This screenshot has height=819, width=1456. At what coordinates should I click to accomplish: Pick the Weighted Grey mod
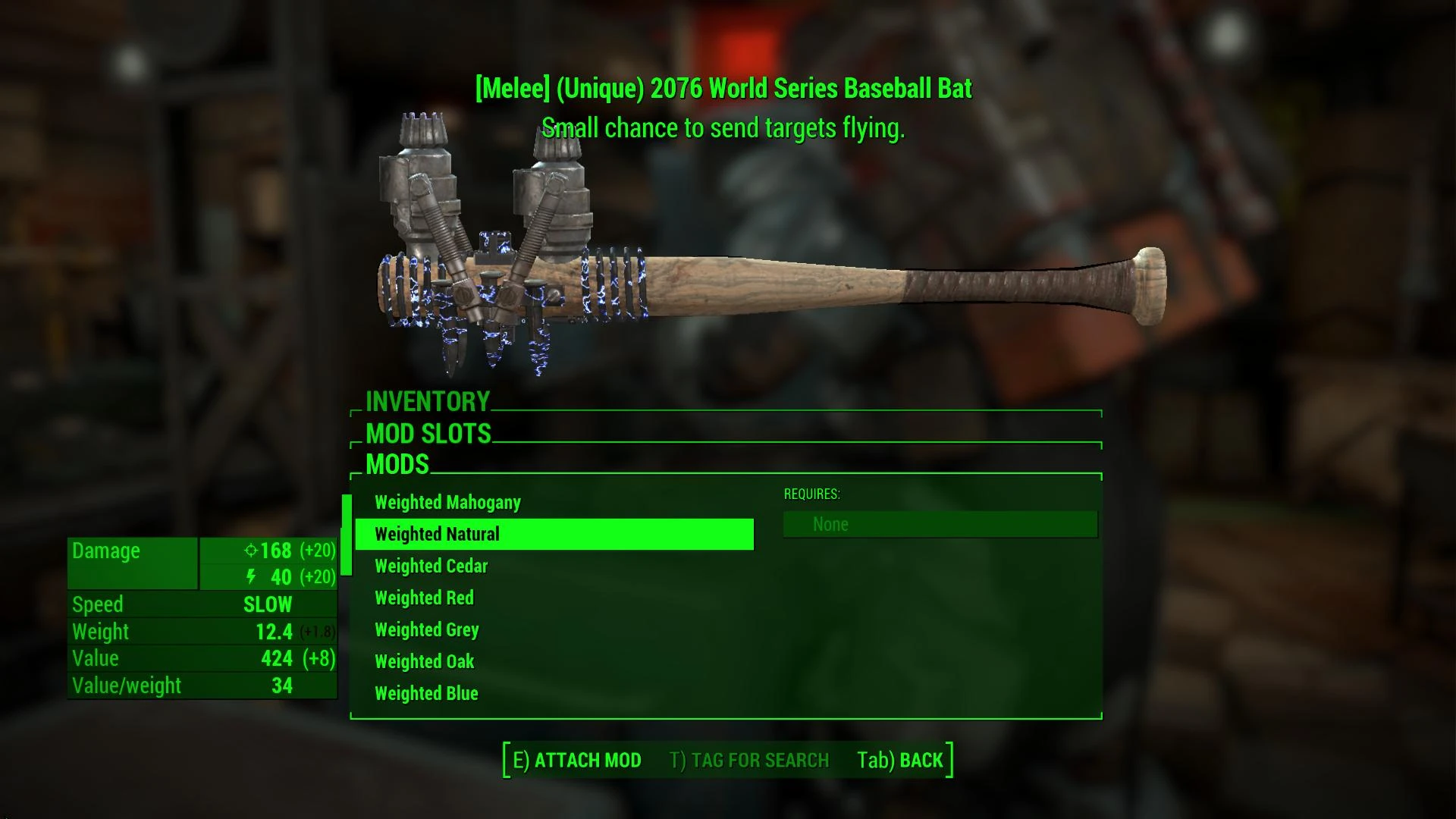click(x=426, y=629)
